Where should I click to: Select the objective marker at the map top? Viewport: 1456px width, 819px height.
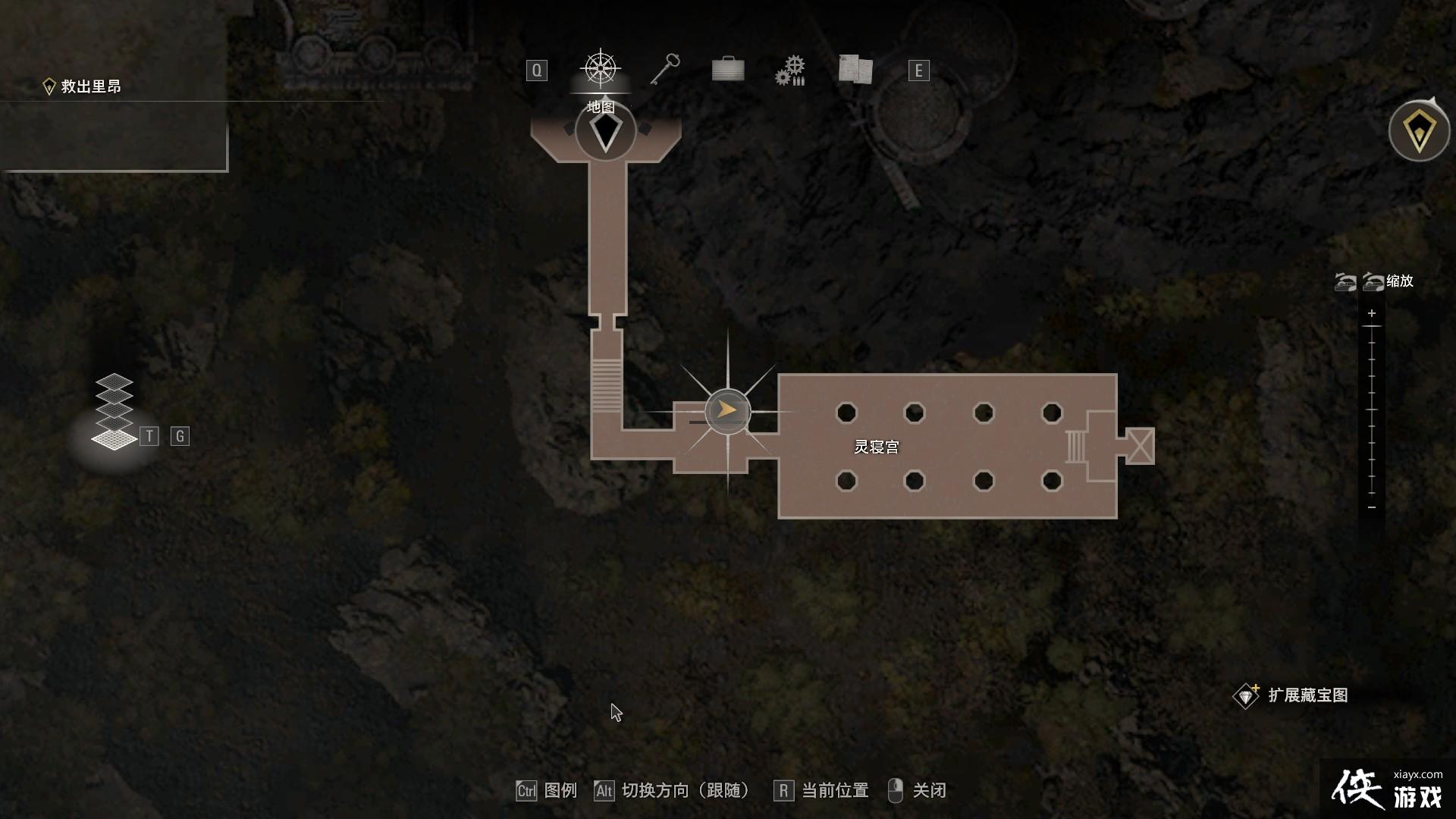(x=605, y=132)
